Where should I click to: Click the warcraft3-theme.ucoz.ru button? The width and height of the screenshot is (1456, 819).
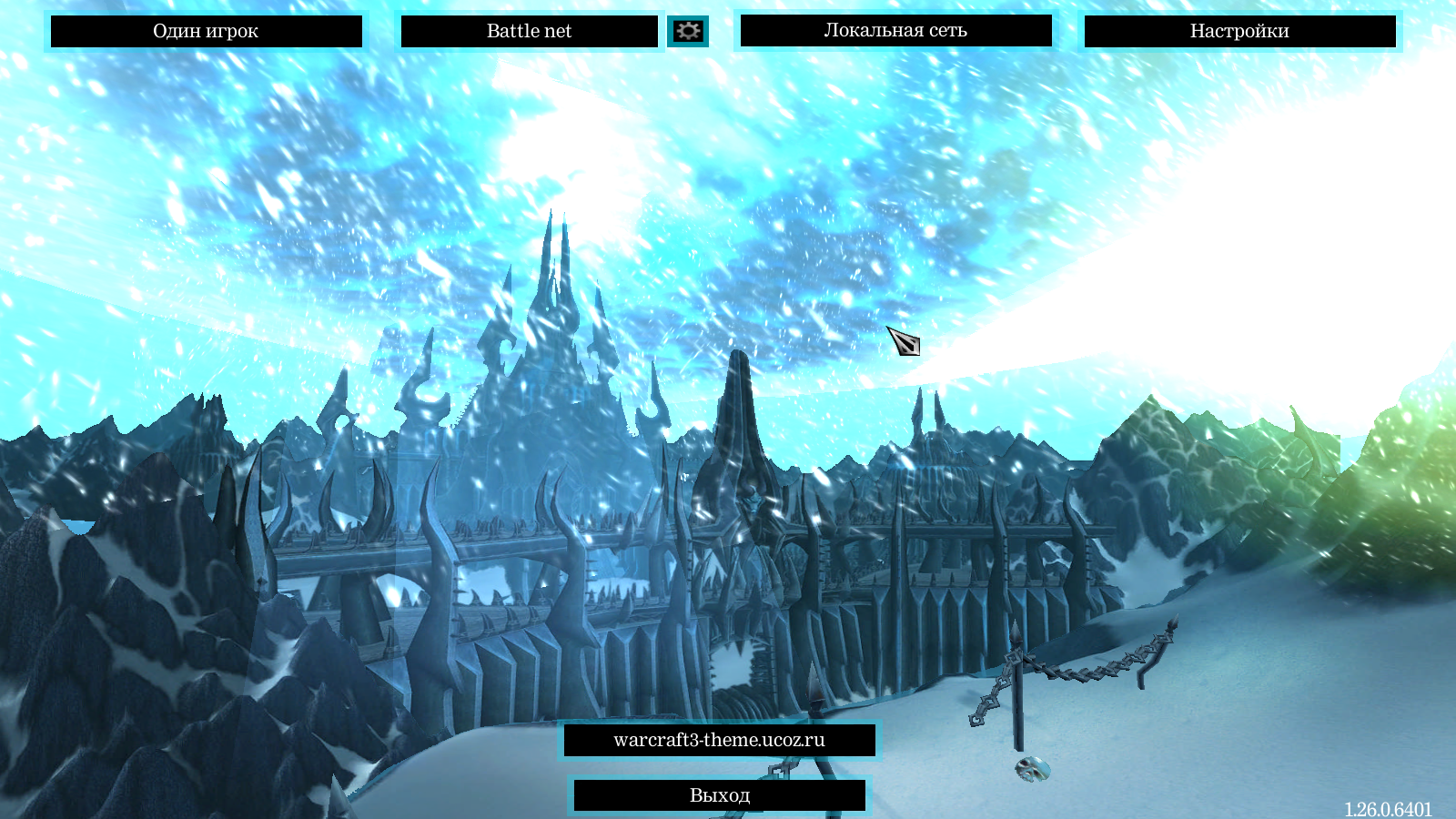click(719, 740)
